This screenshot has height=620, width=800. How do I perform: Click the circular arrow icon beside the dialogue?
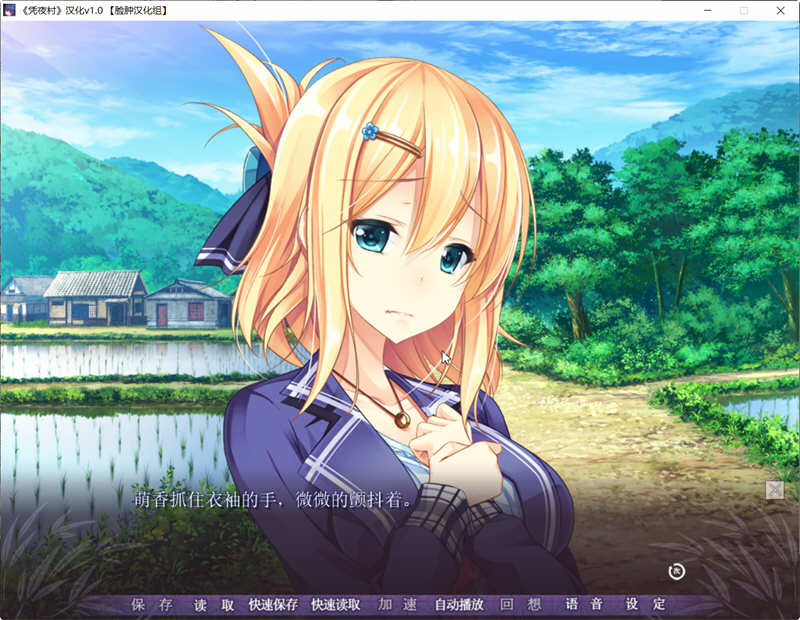676,571
